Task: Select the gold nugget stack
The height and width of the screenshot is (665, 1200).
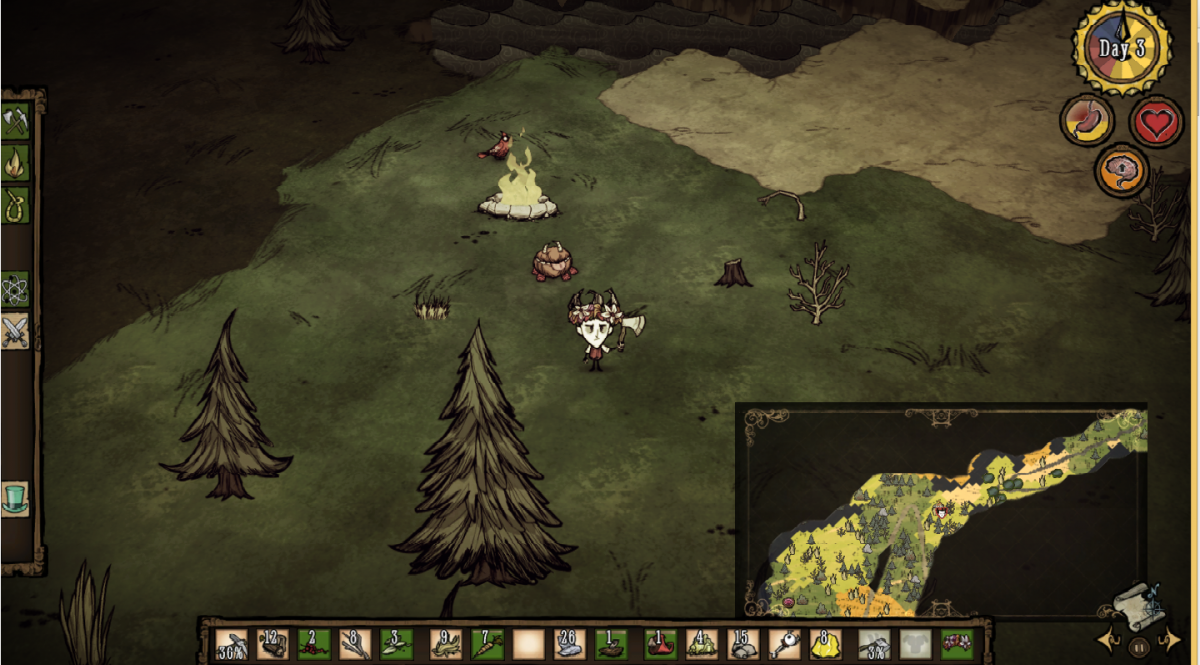Action: (825, 643)
